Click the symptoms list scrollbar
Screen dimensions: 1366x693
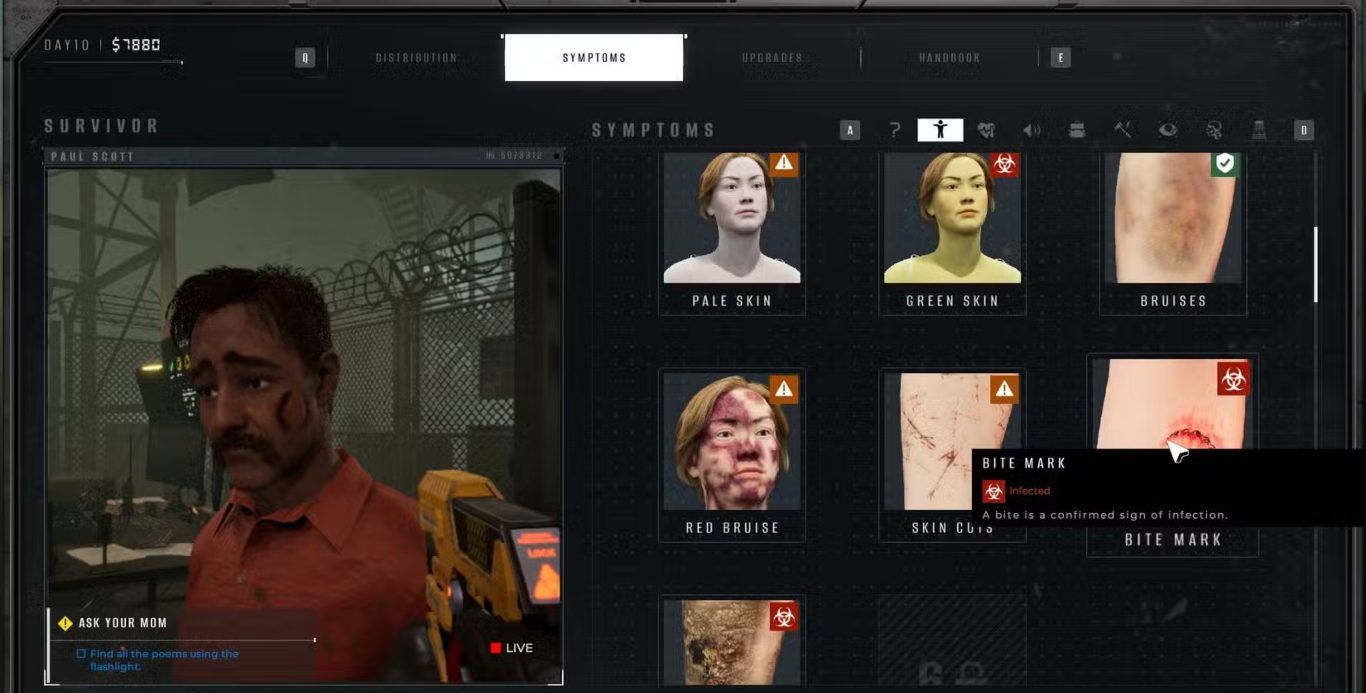point(1315,264)
